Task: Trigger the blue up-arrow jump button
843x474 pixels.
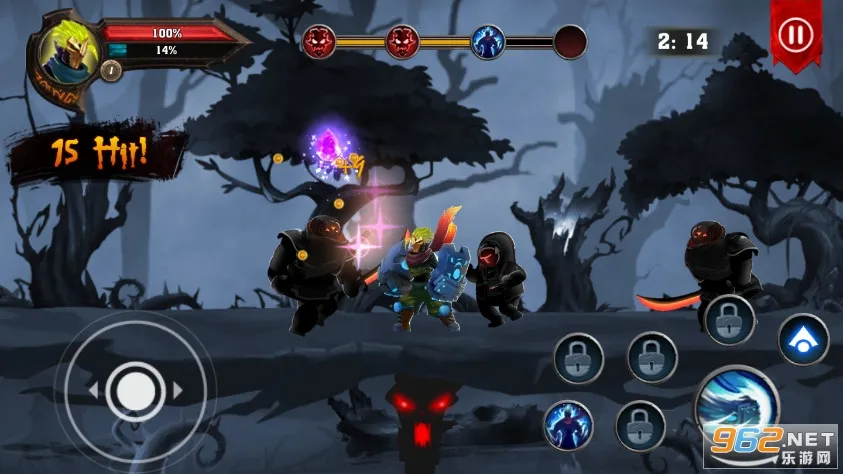Action: (803, 339)
